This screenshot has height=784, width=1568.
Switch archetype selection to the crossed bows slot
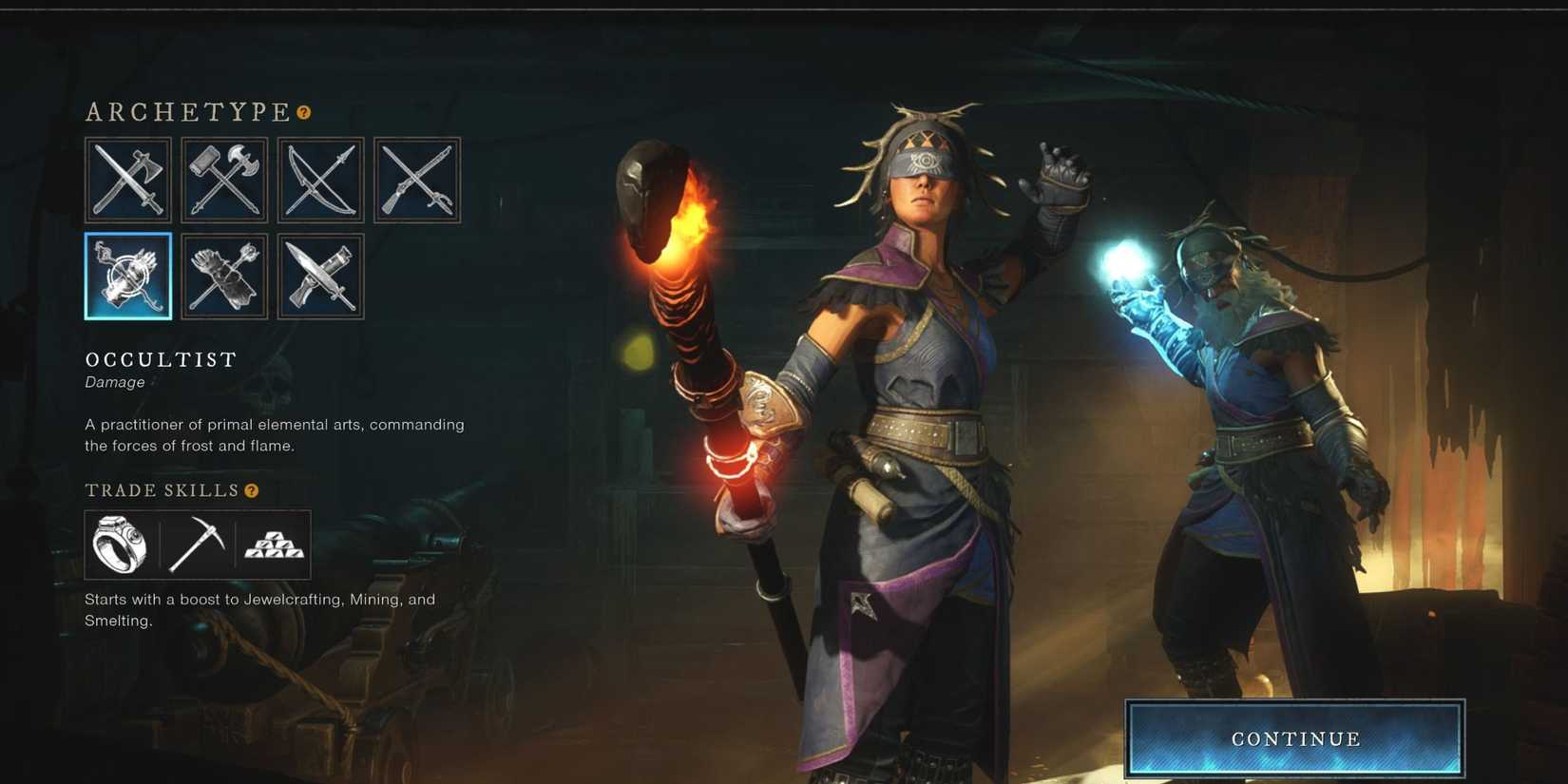pyautogui.click(x=319, y=180)
